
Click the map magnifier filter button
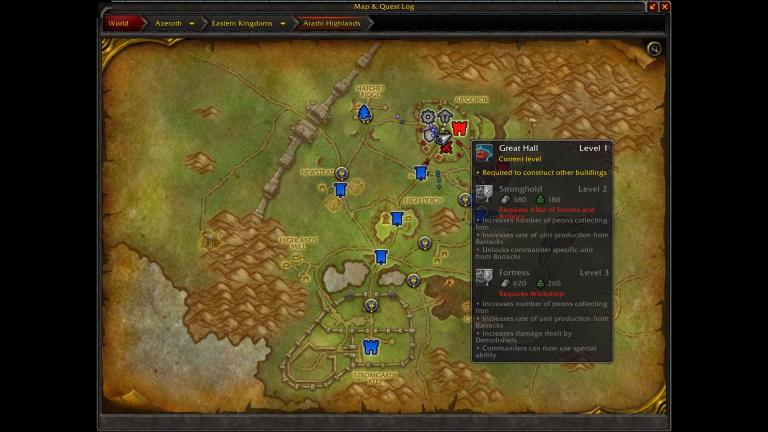(x=654, y=49)
